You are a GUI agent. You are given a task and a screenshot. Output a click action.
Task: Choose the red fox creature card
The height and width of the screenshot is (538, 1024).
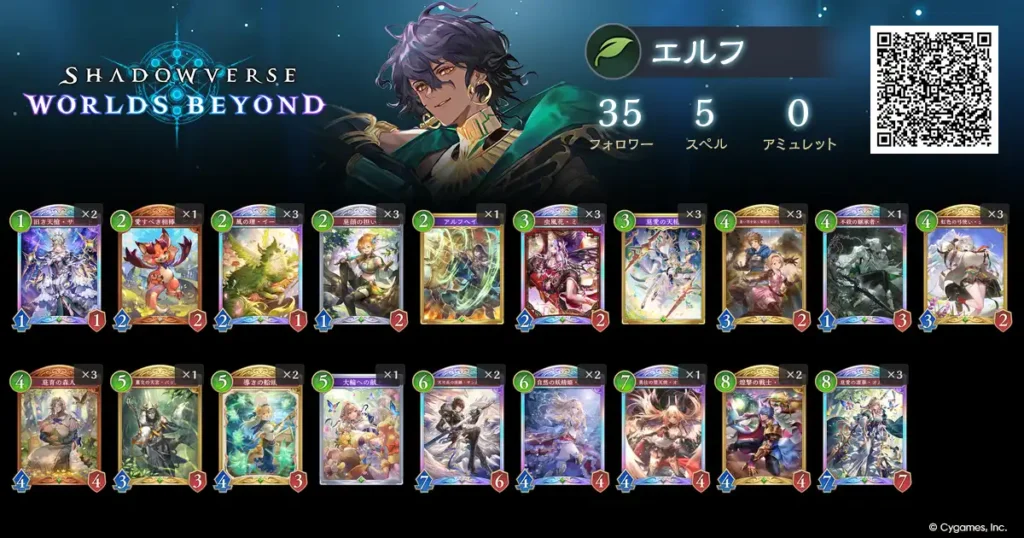click(x=160, y=270)
